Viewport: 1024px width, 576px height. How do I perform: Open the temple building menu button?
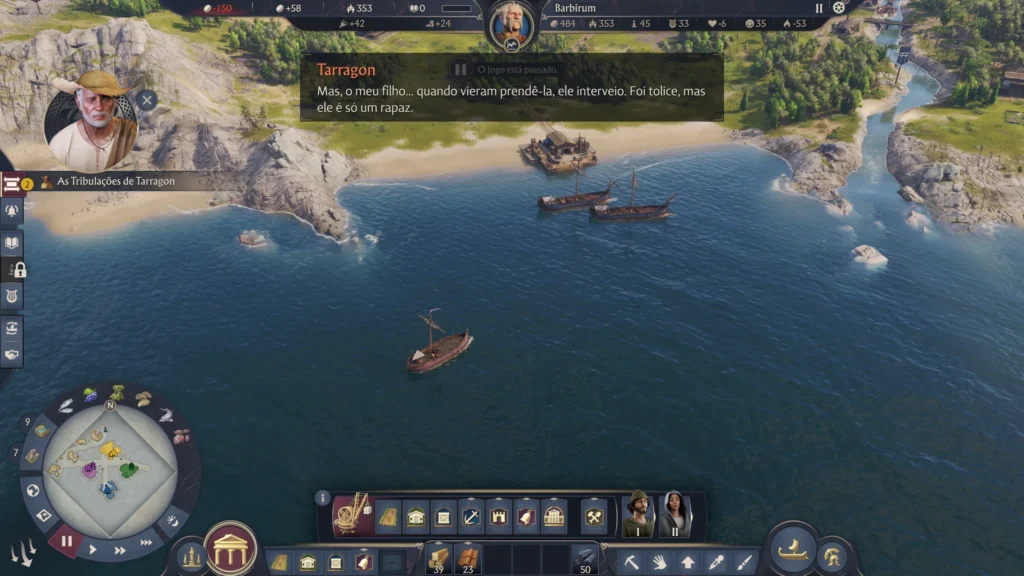[x=230, y=548]
